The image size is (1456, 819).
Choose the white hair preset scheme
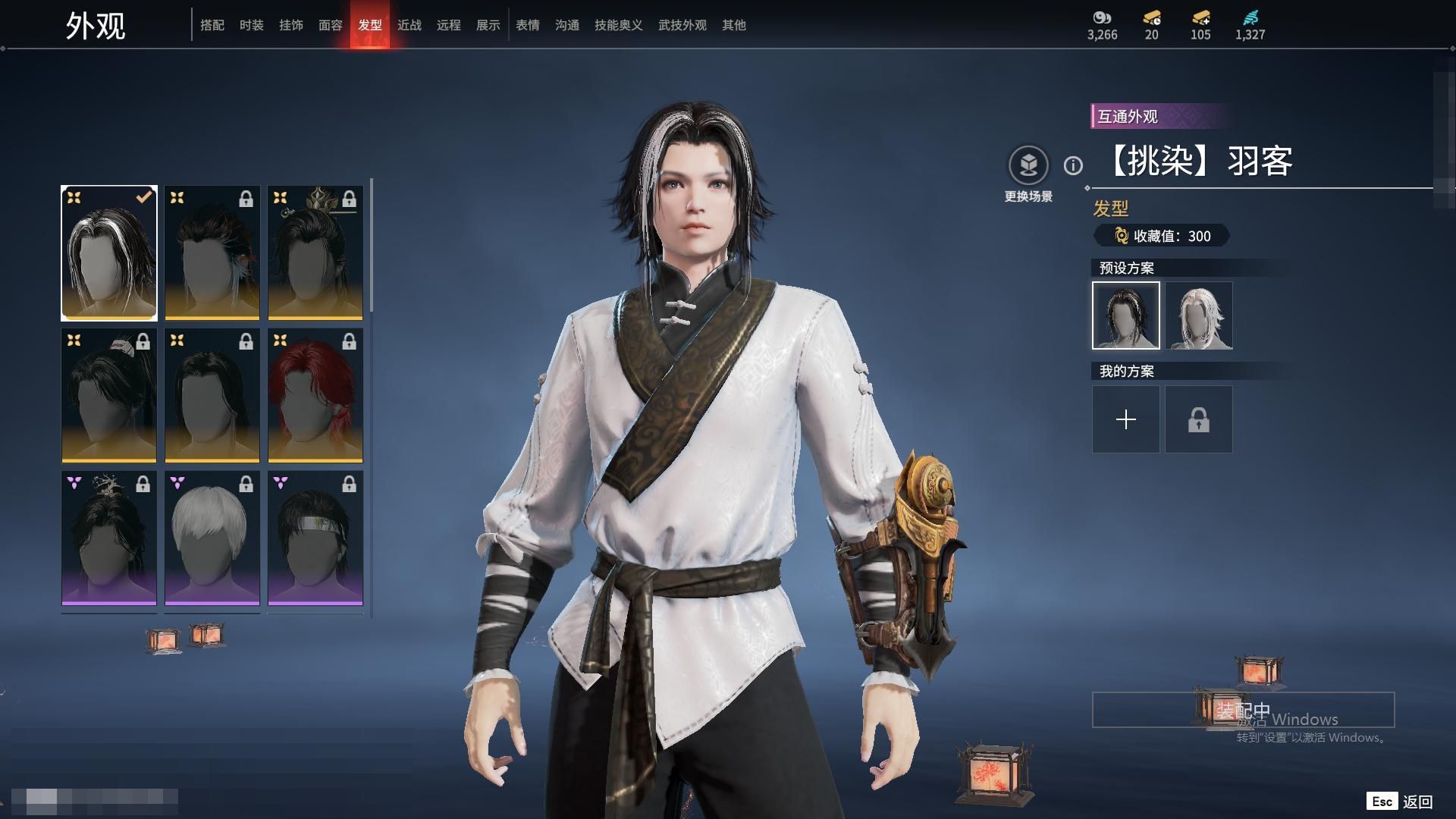click(x=1199, y=315)
